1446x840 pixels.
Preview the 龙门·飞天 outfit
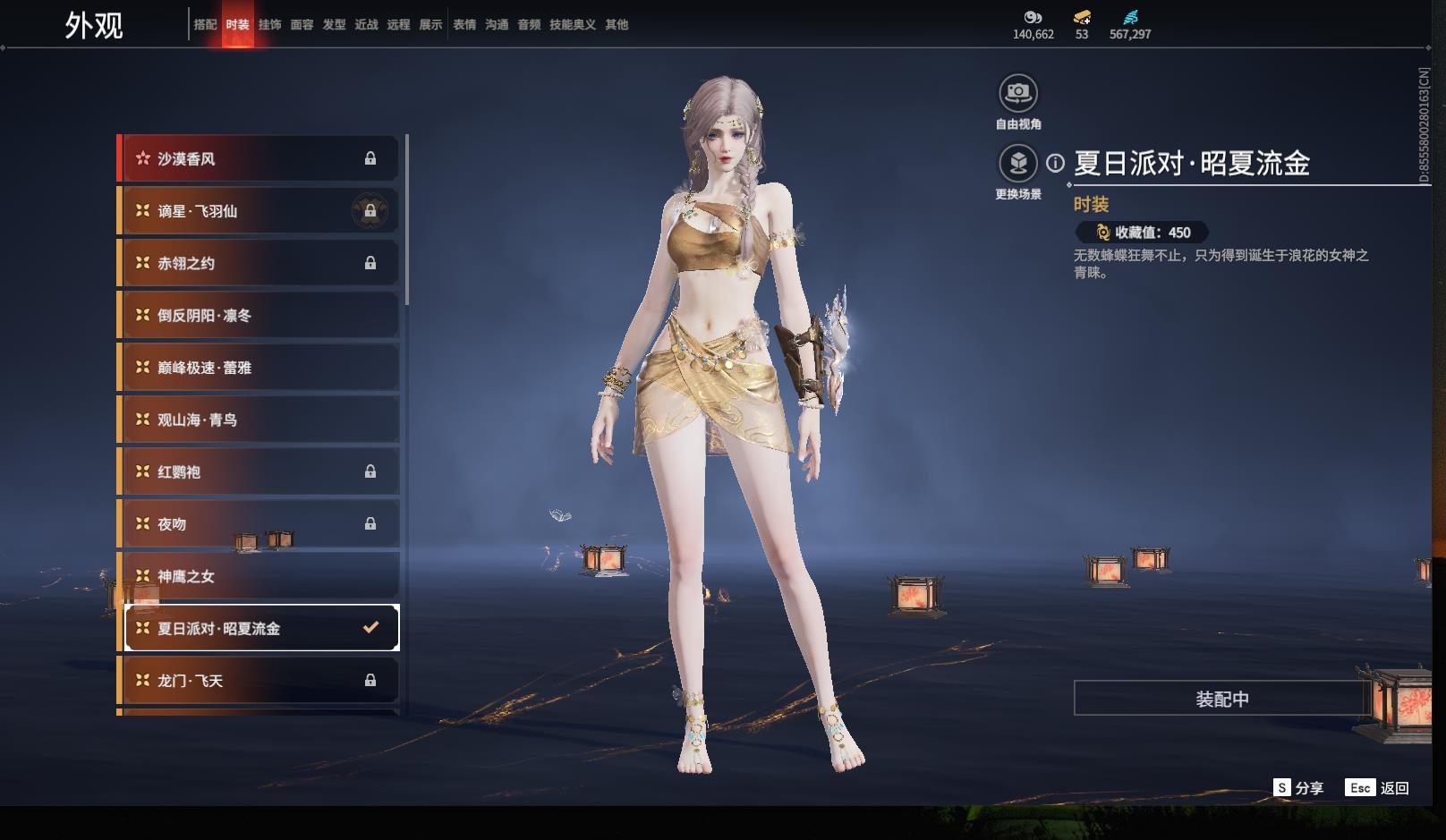click(259, 681)
